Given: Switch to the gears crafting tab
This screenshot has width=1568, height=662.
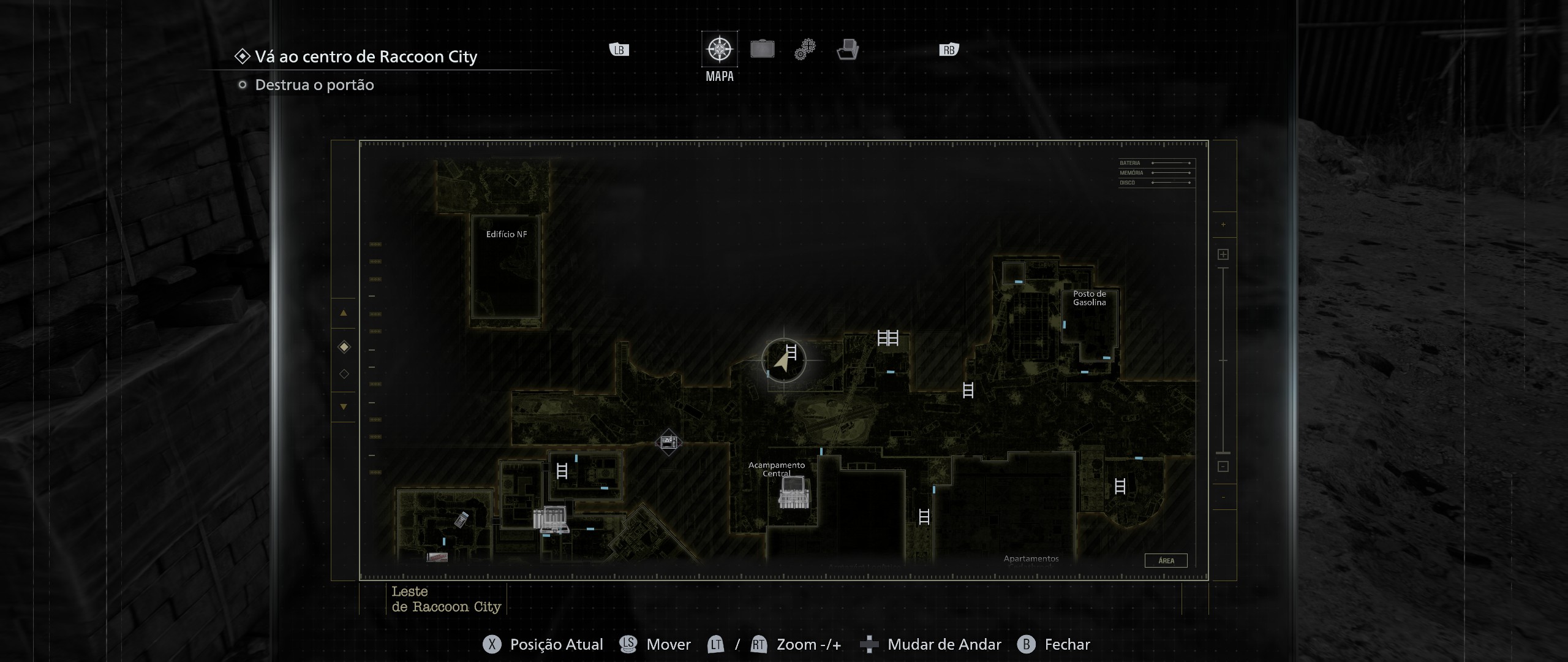Looking at the screenshot, I should tap(805, 49).
